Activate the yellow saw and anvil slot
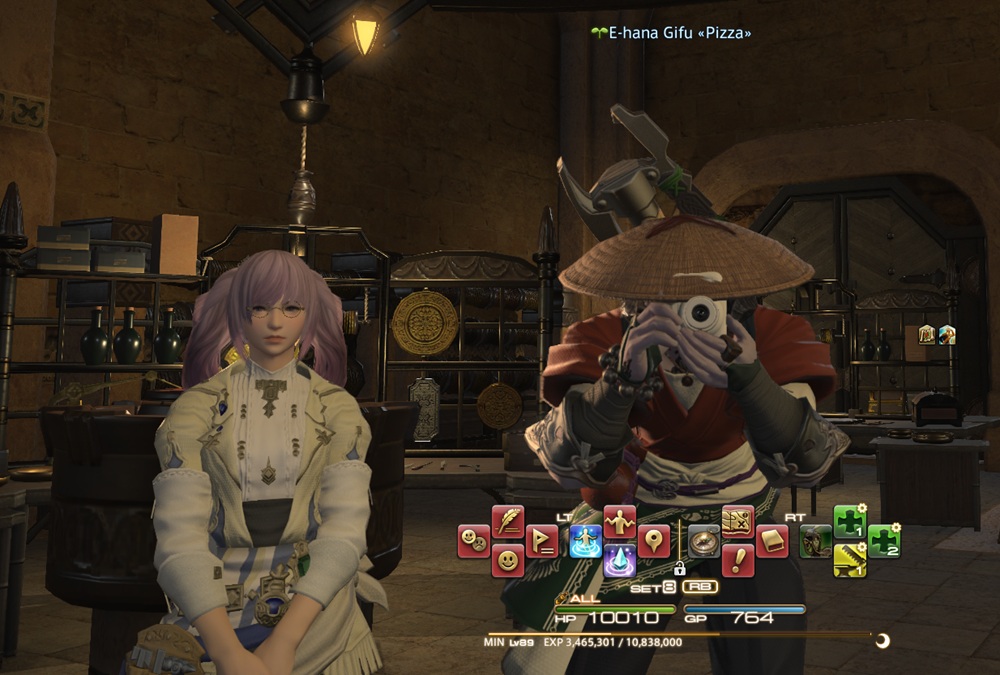 tap(849, 560)
